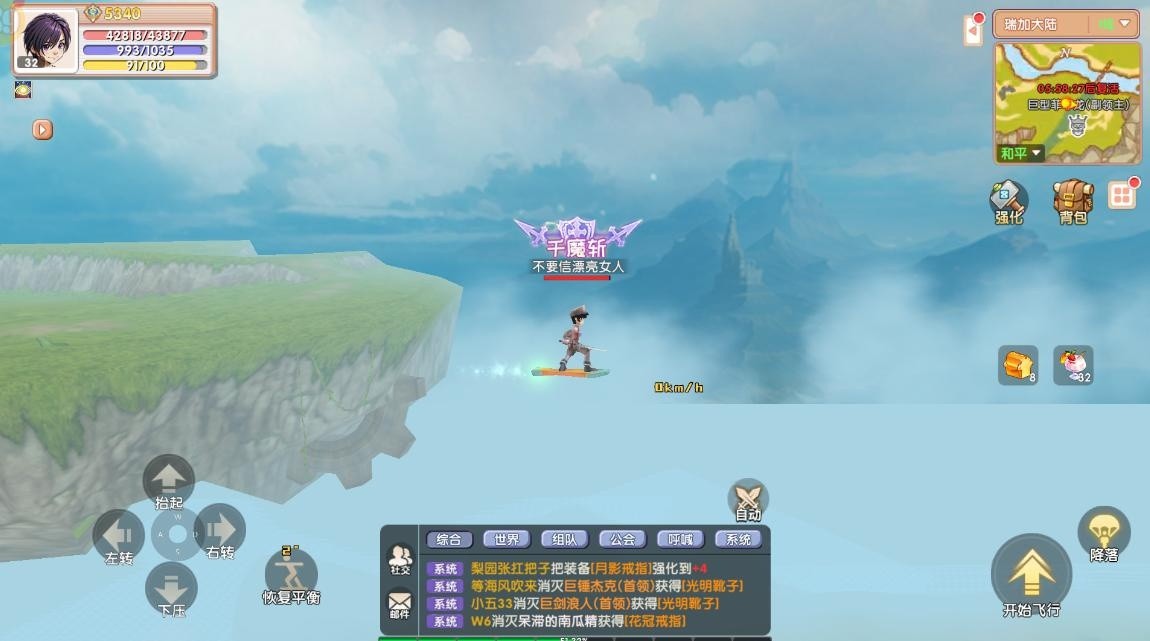
Task: Tap the 恢复平衡 restore balance button
Action: pyautogui.click(x=291, y=575)
